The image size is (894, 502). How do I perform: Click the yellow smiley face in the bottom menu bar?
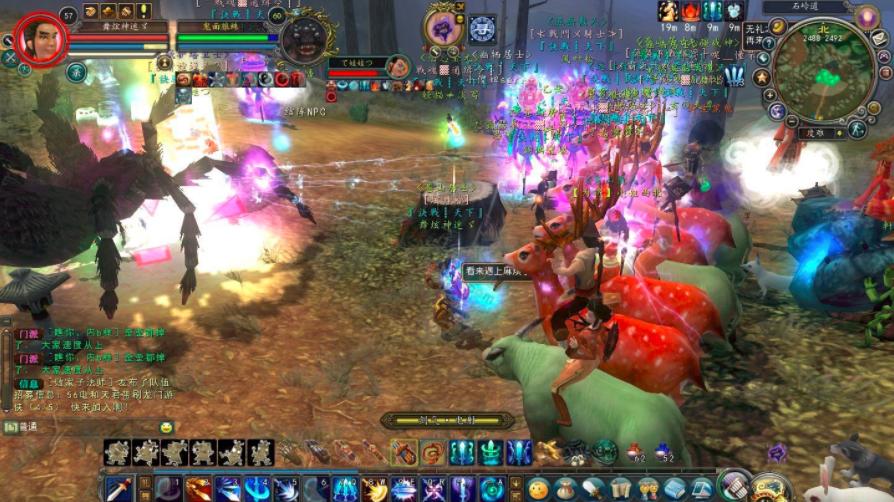[539, 489]
